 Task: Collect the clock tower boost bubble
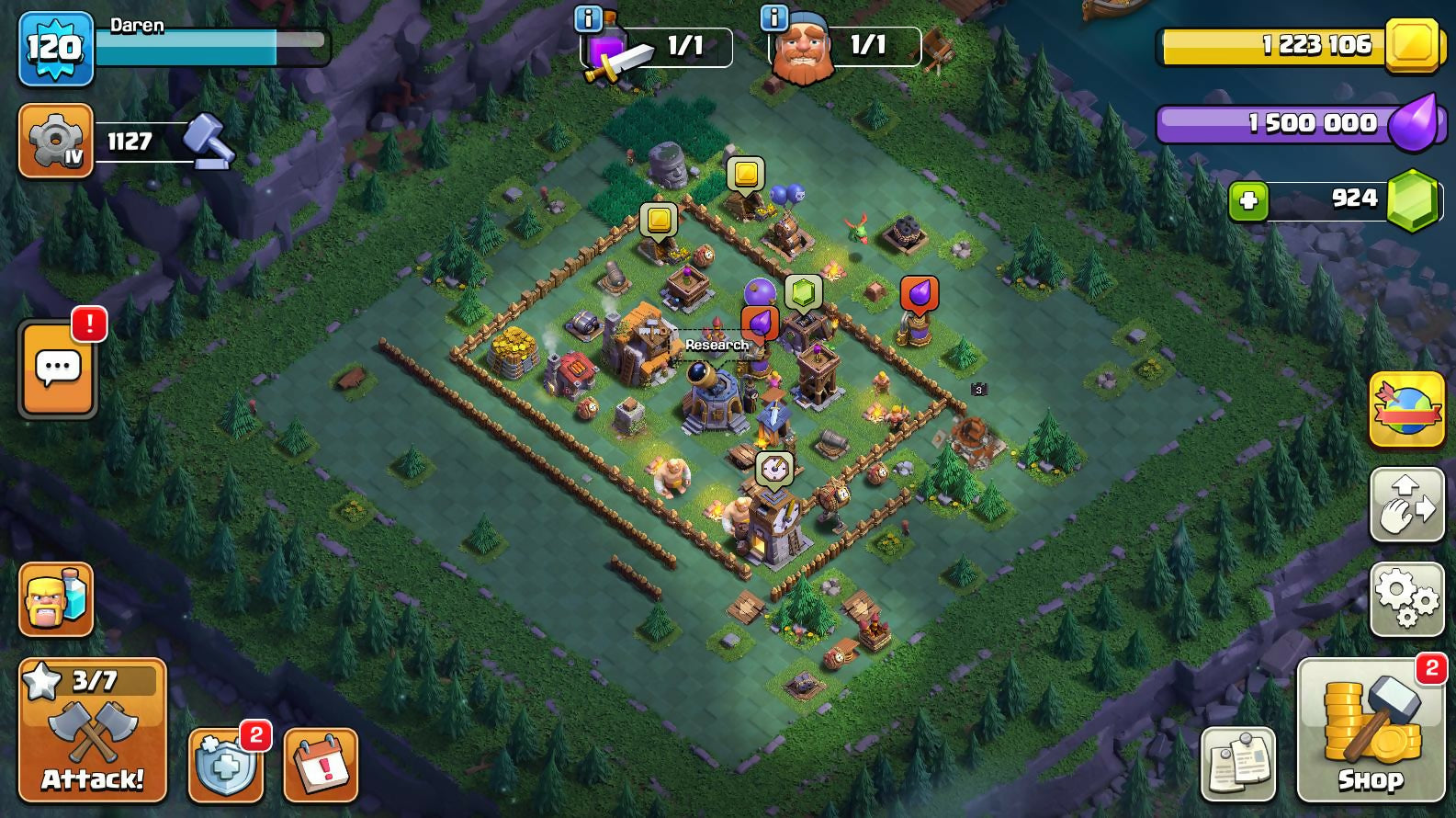(774, 469)
